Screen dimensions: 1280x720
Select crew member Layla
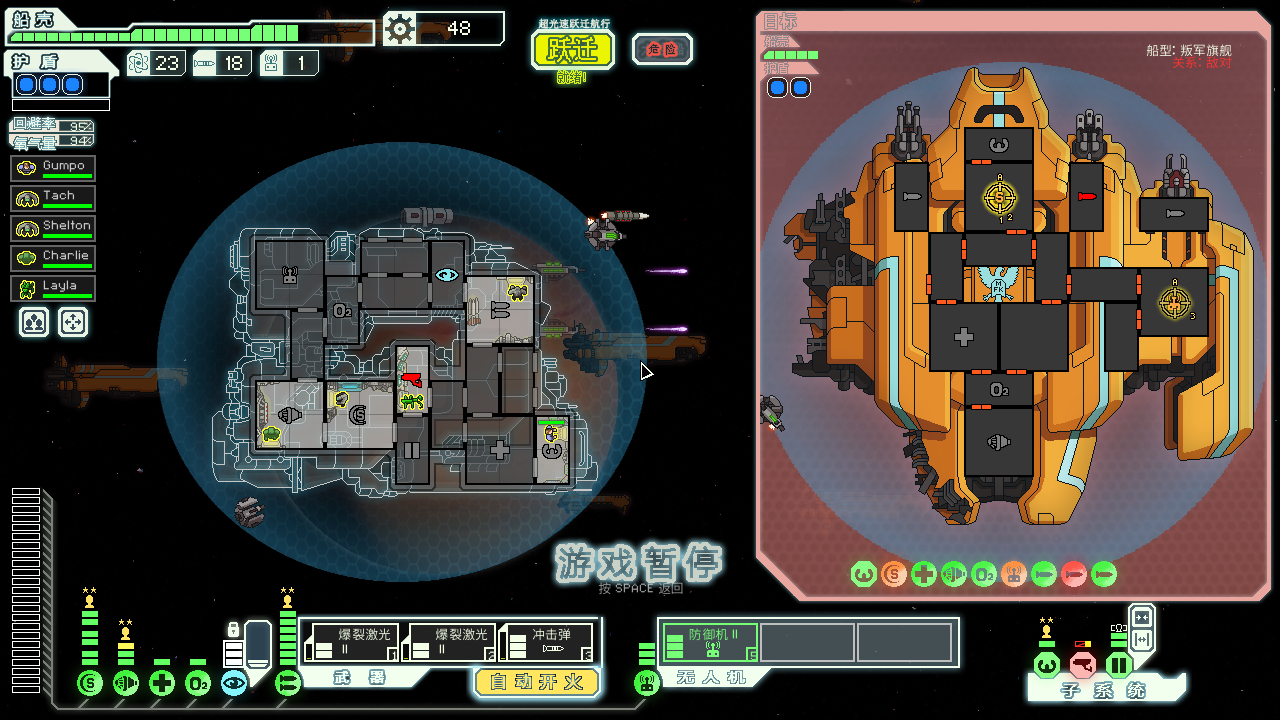coord(54,287)
